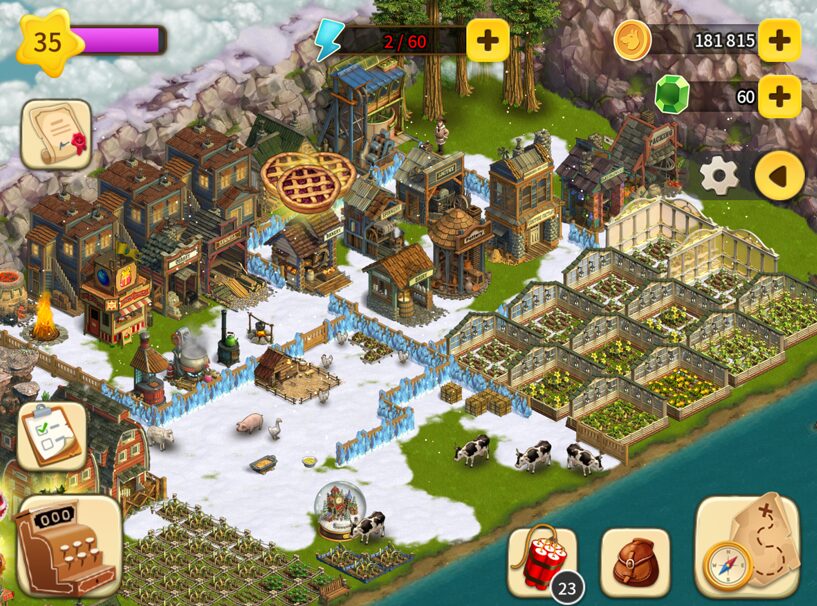
Task: Open the quest scroll with red seal
Action: (56, 134)
